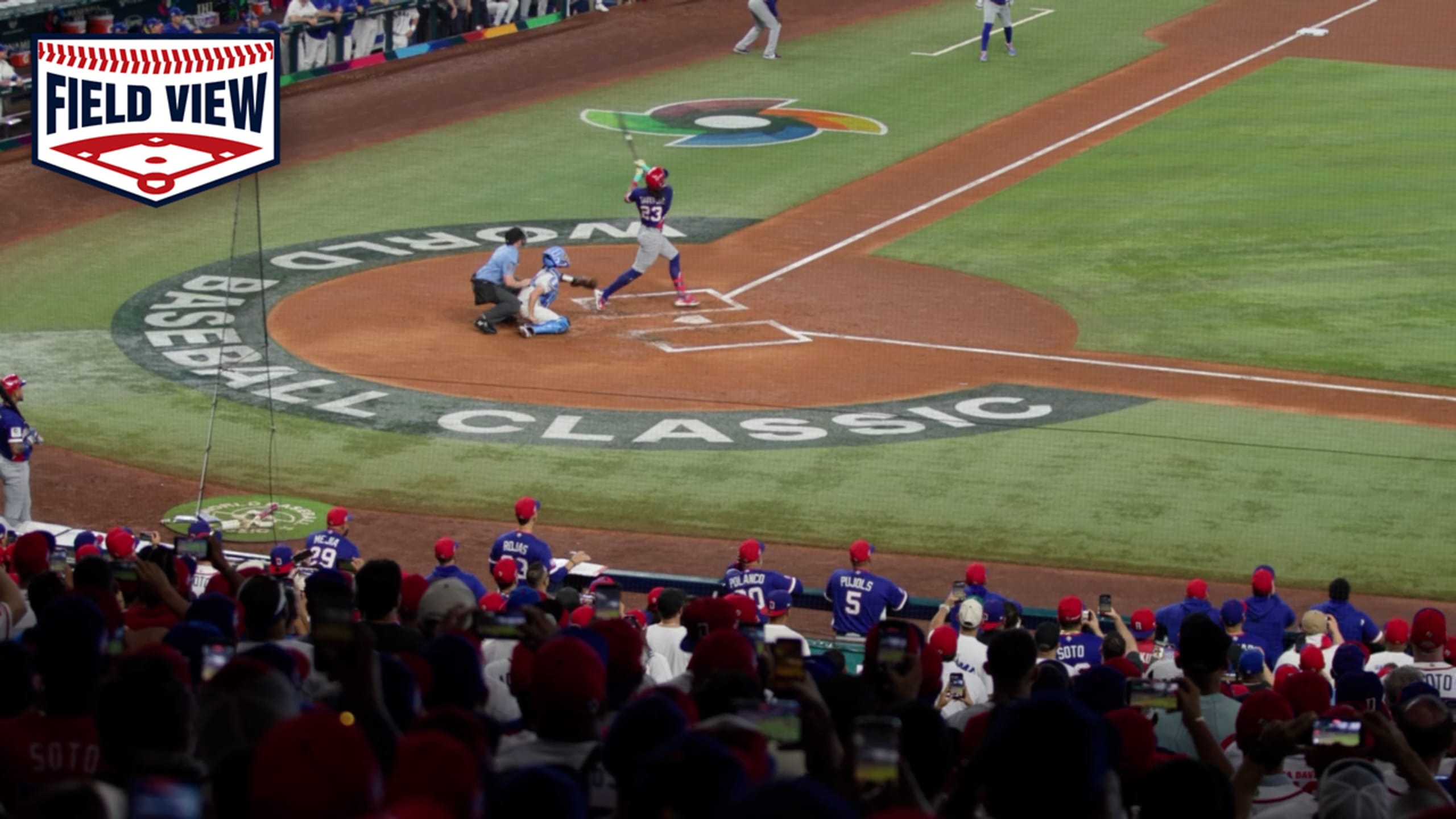Click the Field View badge logo
The width and height of the screenshot is (1456, 819).
(x=155, y=118)
